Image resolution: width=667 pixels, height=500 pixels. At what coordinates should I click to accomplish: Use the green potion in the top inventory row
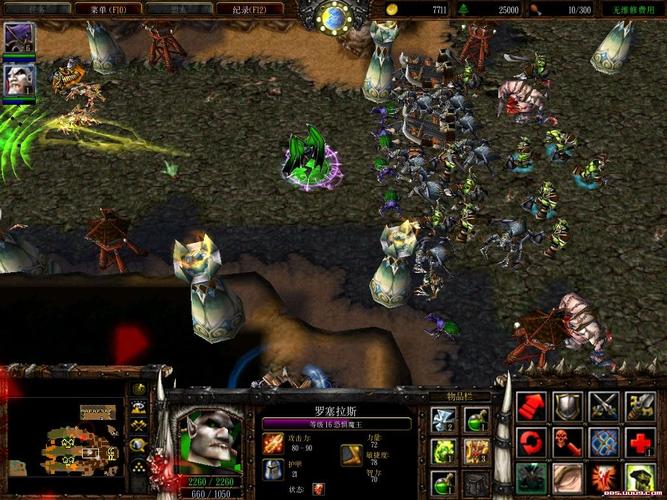476,420
